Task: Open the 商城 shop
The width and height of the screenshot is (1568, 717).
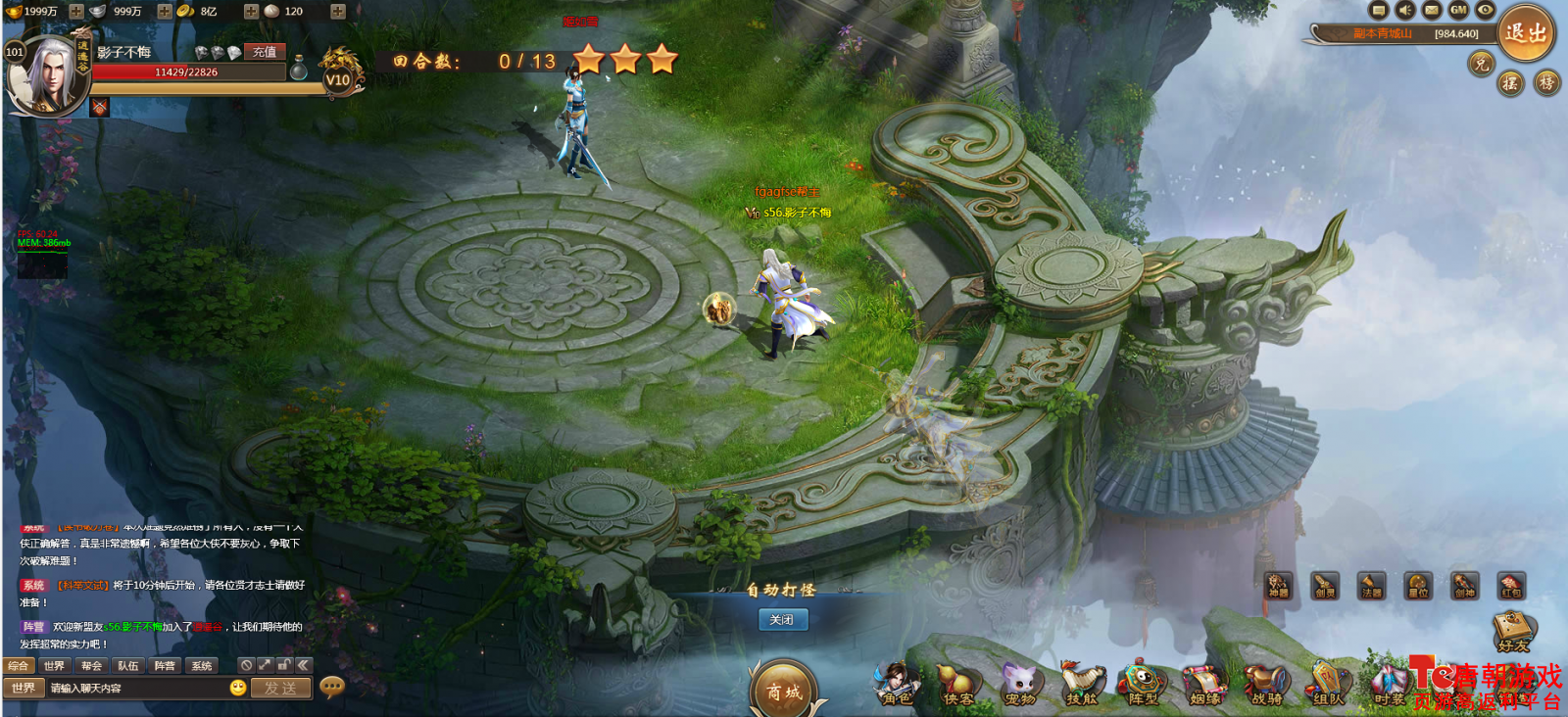Action: [x=784, y=691]
